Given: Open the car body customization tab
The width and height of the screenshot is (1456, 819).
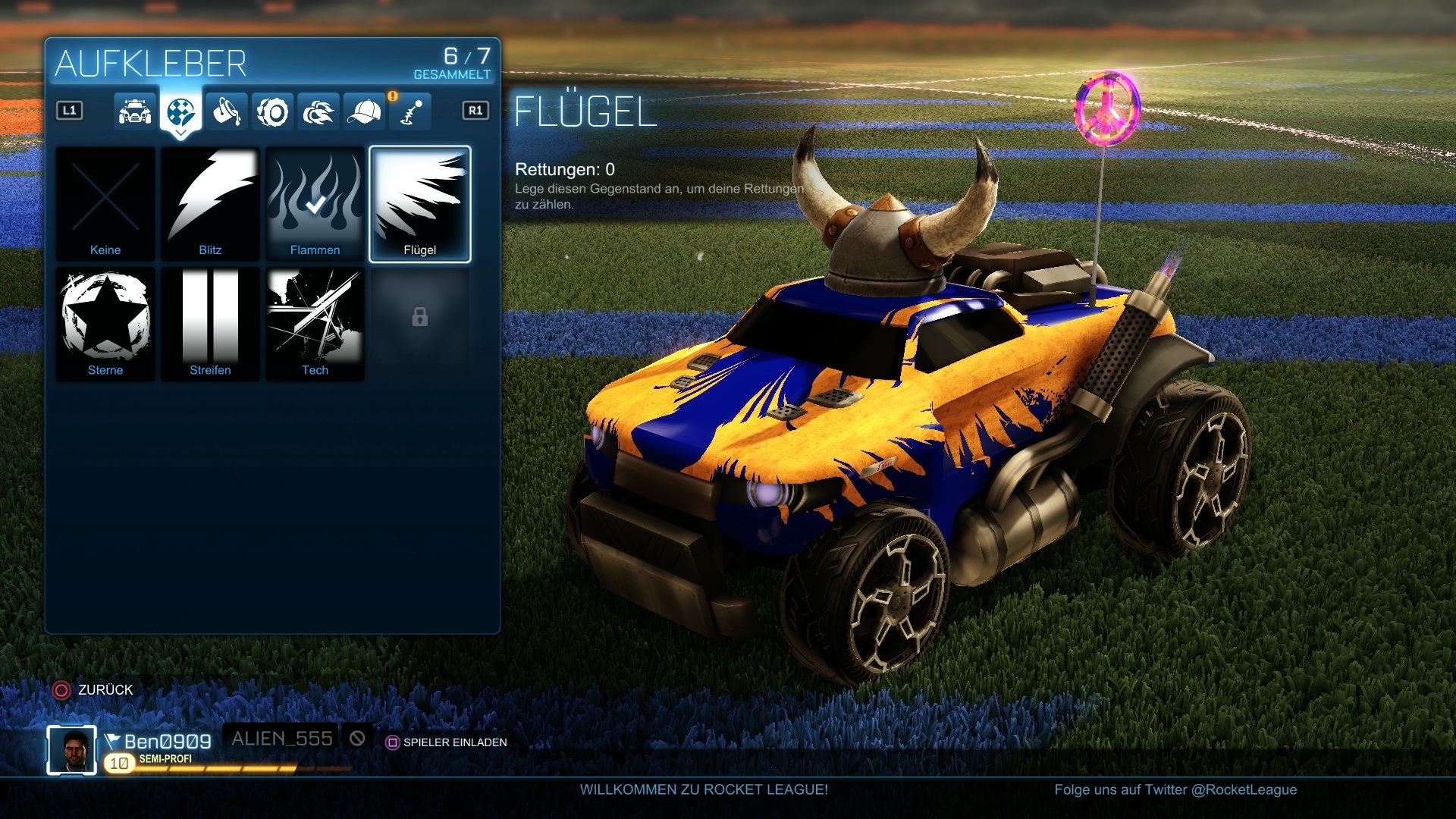Looking at the screenshot, I should [x=134, y=111].
